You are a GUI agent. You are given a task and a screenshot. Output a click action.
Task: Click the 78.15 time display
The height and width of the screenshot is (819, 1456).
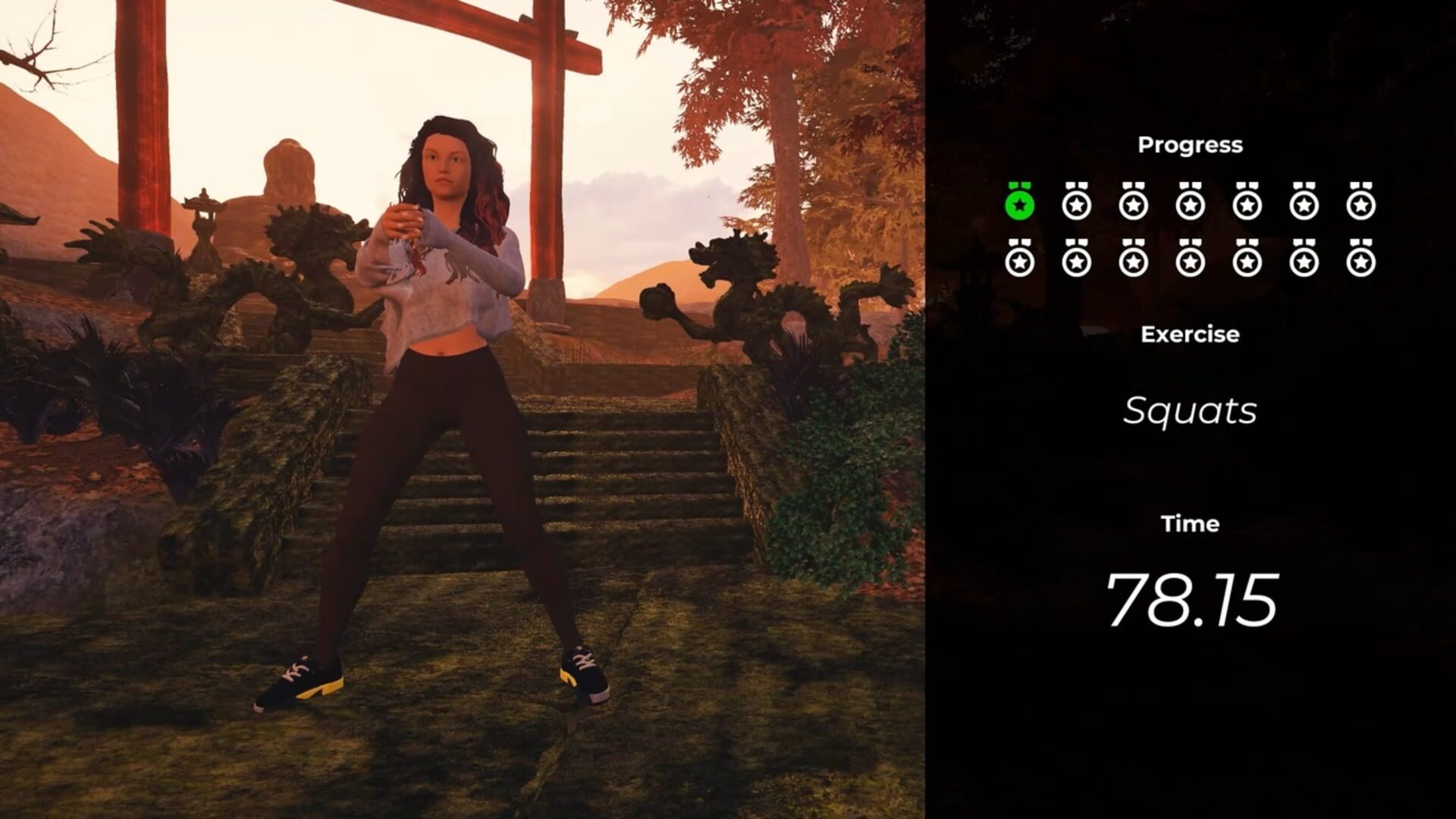(x=1192, y=599)
